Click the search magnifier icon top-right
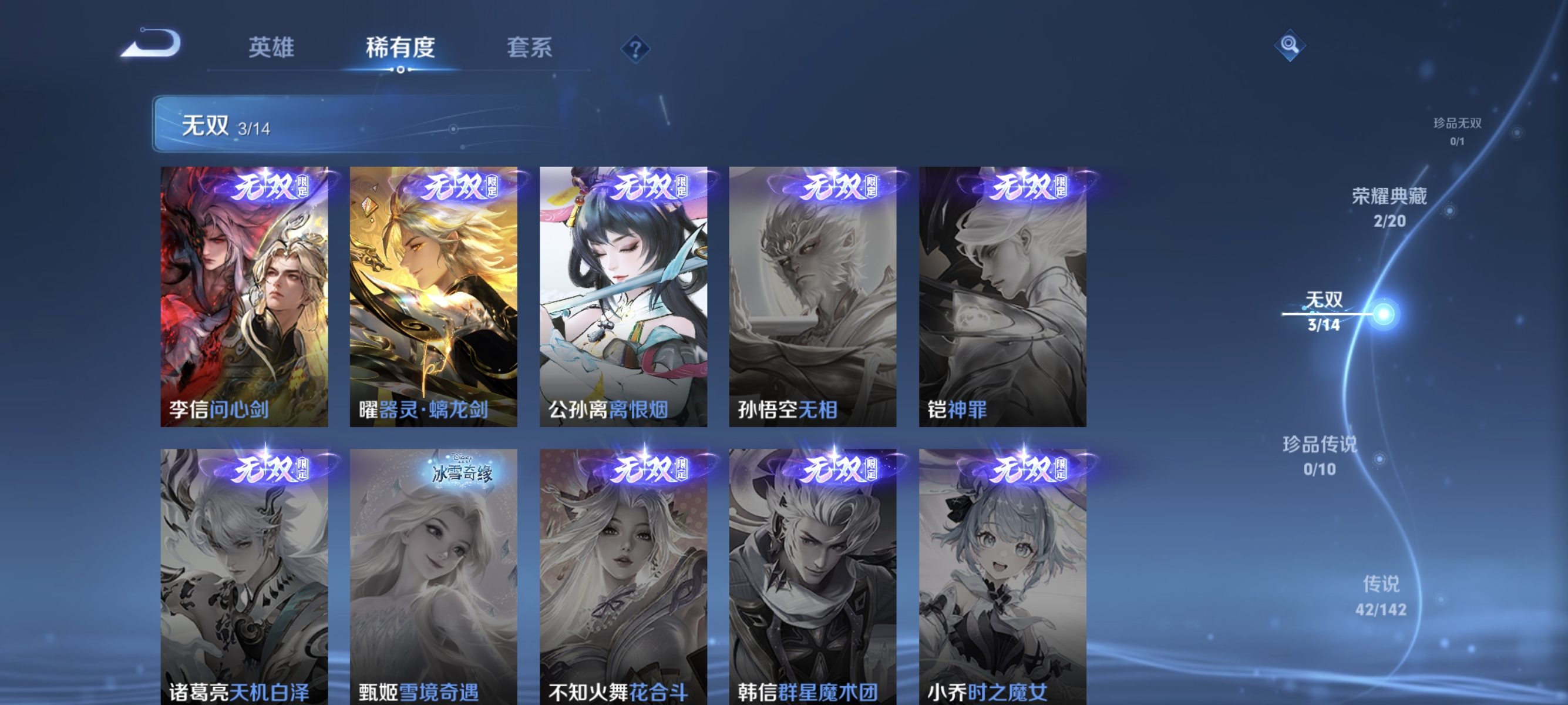Image resolution: width=1568 pixels, height=705 pixels. 1290,45
